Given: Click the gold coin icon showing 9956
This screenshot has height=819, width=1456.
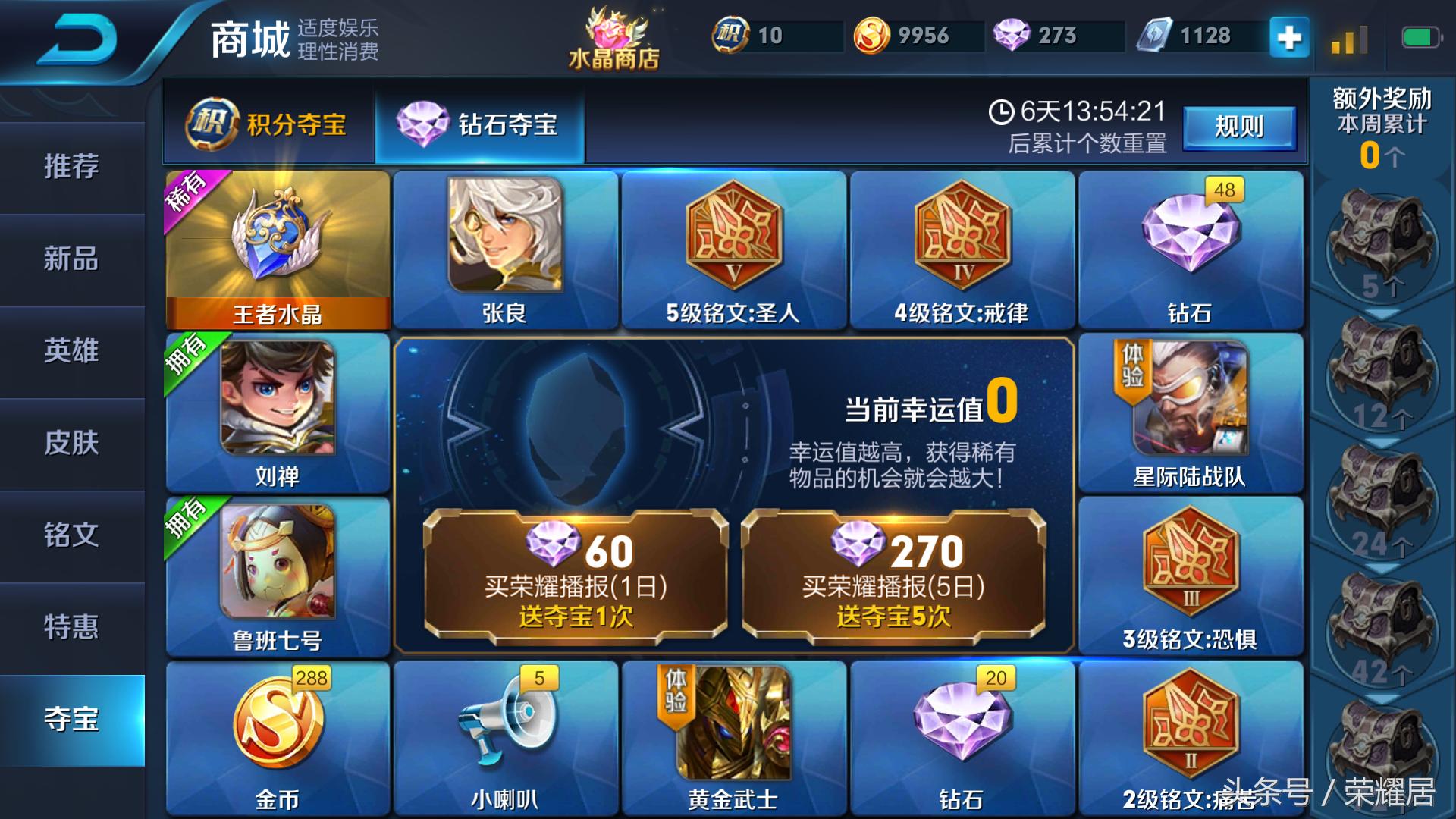Looking at the screenshot, I should (871, 35).
